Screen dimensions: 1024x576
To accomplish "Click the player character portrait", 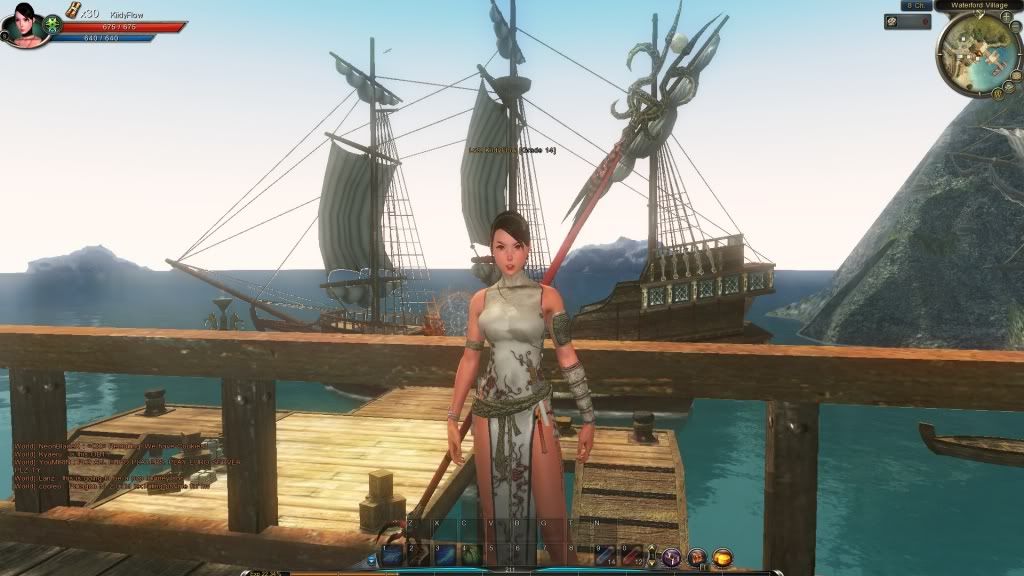I will [24, 24].
